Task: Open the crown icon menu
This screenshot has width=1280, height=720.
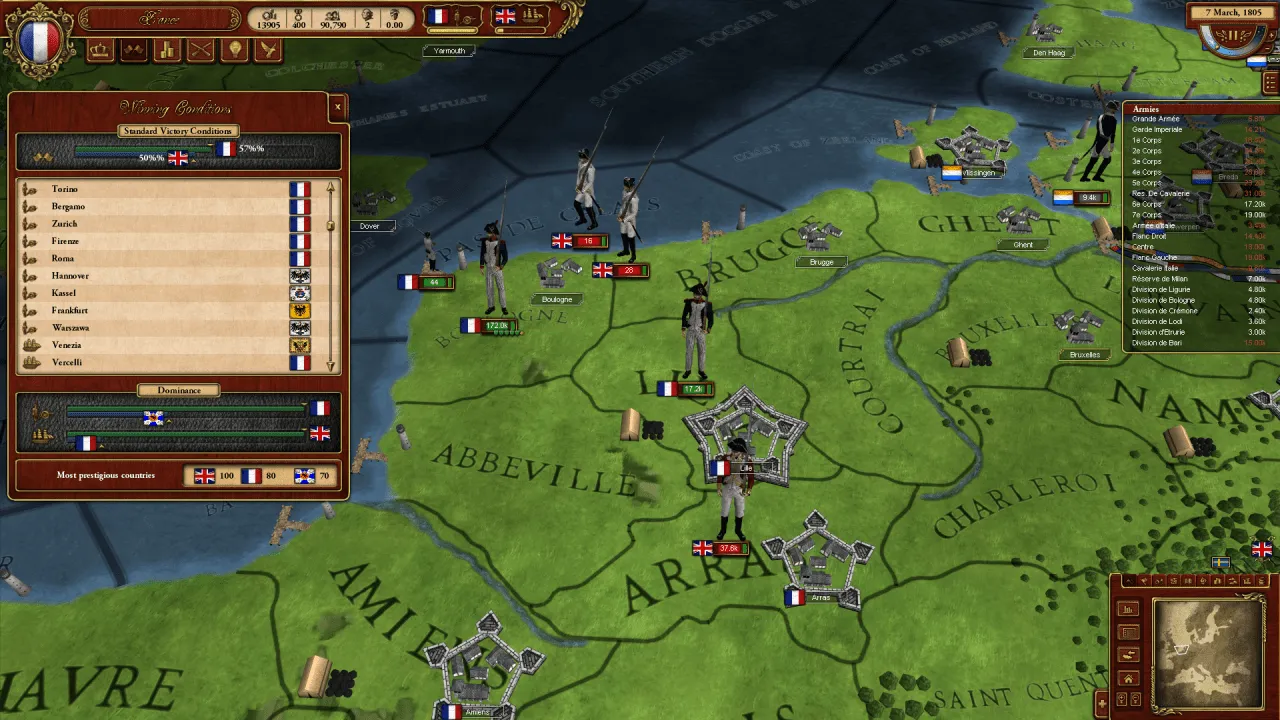Action: (100, 50)
